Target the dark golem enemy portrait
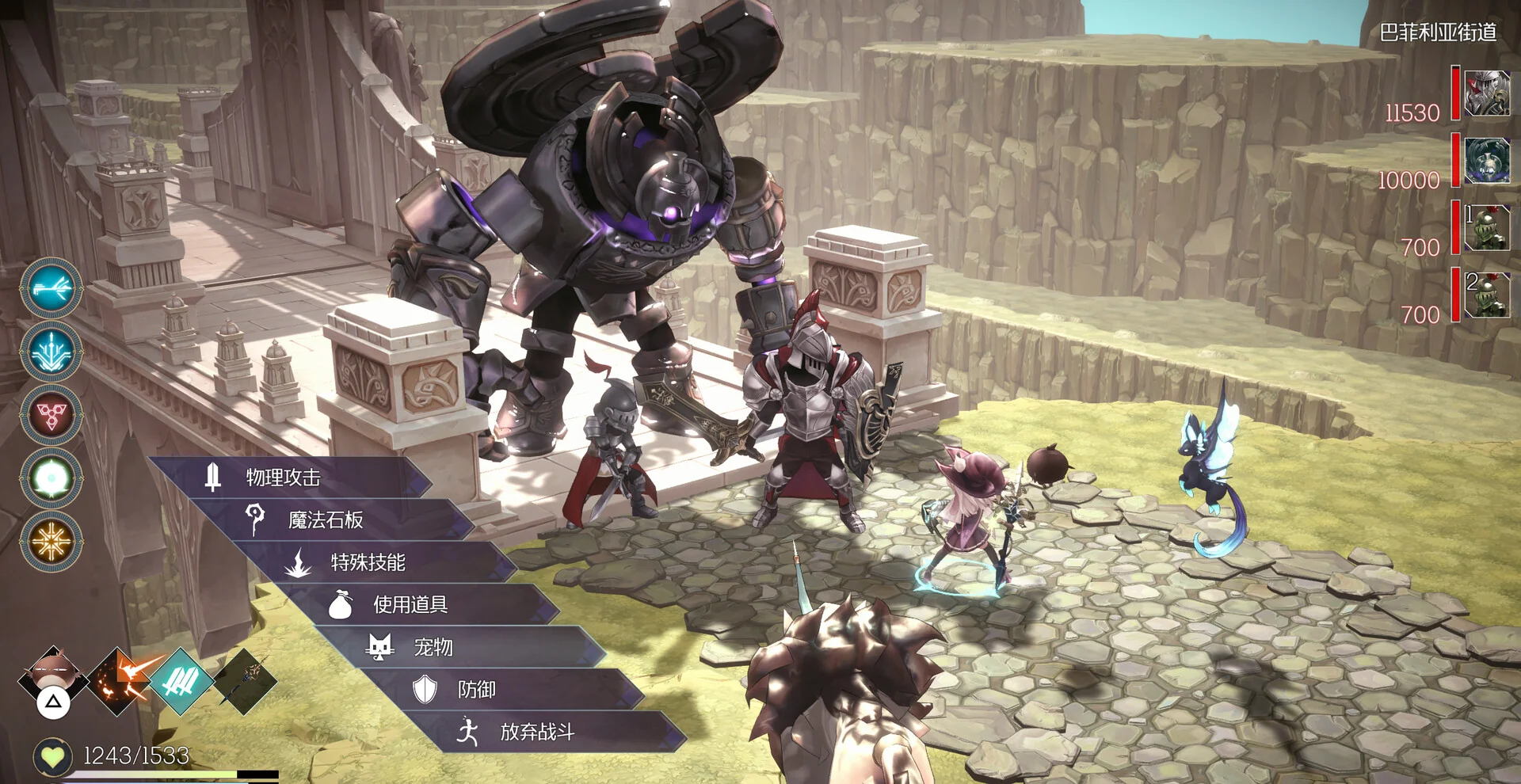The height and width of the screenshot is (784, 1521). click(x=1486, y=161)
